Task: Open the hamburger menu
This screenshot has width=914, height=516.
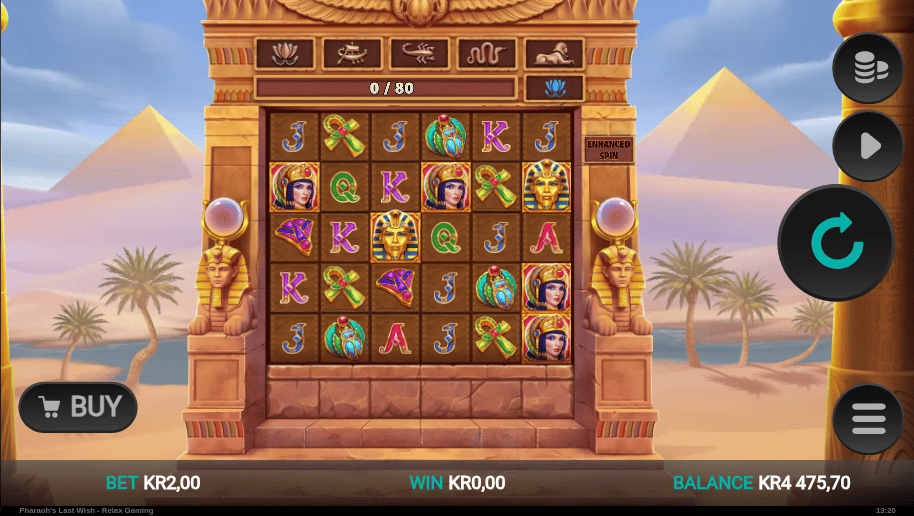Action: coord(868,419)
